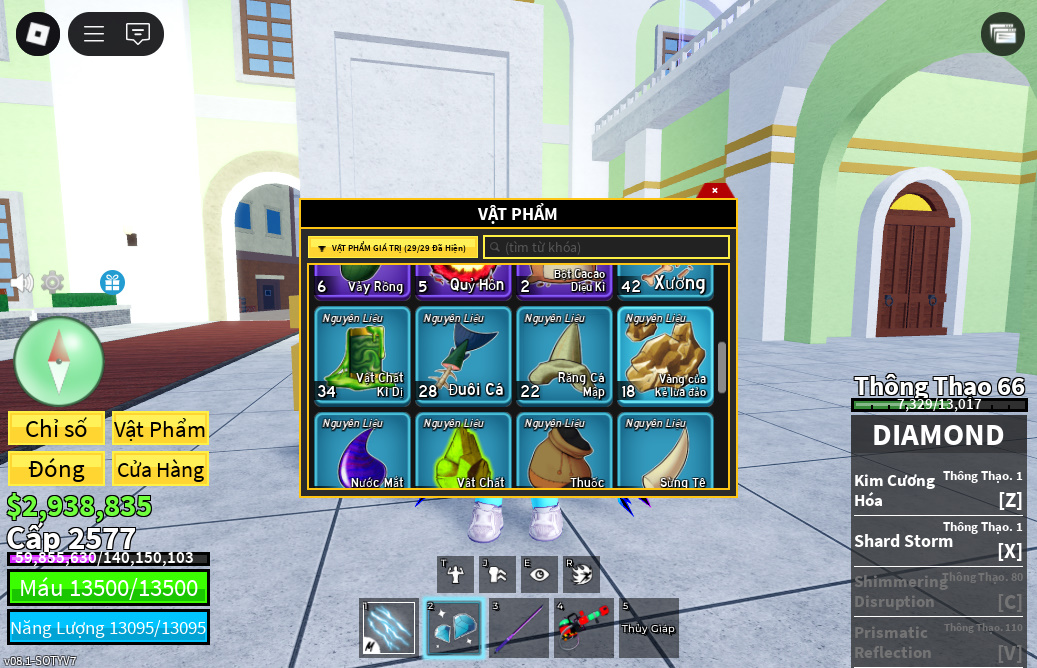Pick the Răng Cá Mập material

point(564,354)
